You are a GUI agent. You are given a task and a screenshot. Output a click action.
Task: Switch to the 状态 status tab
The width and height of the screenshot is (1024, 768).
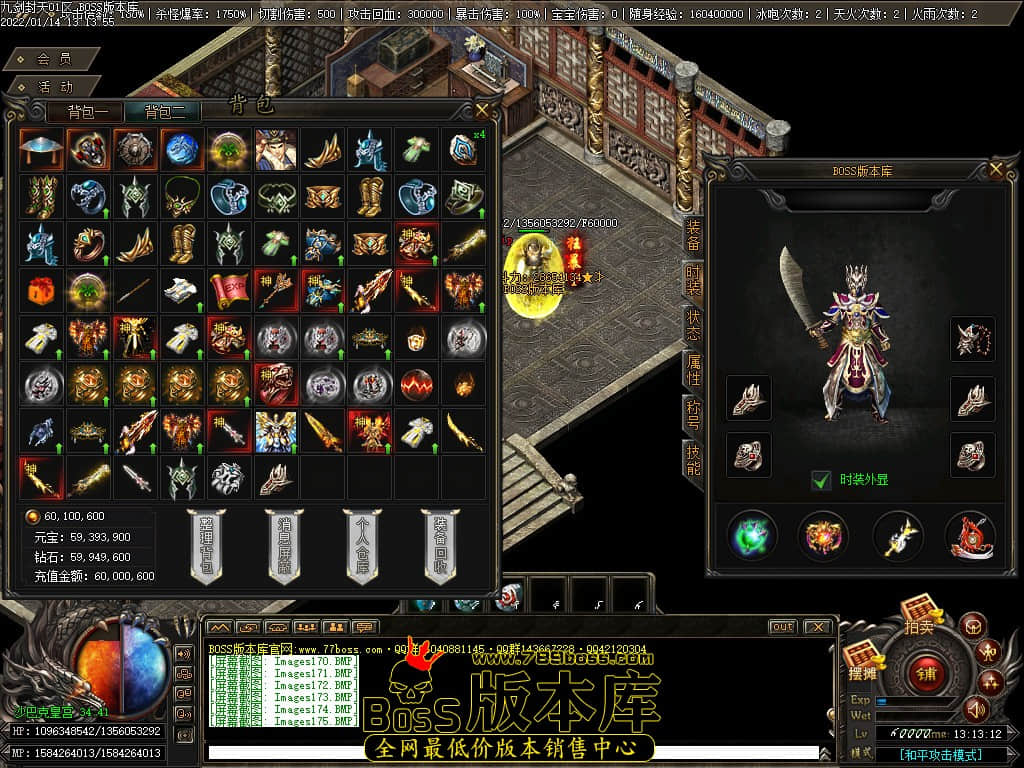(x=692, y=325)
